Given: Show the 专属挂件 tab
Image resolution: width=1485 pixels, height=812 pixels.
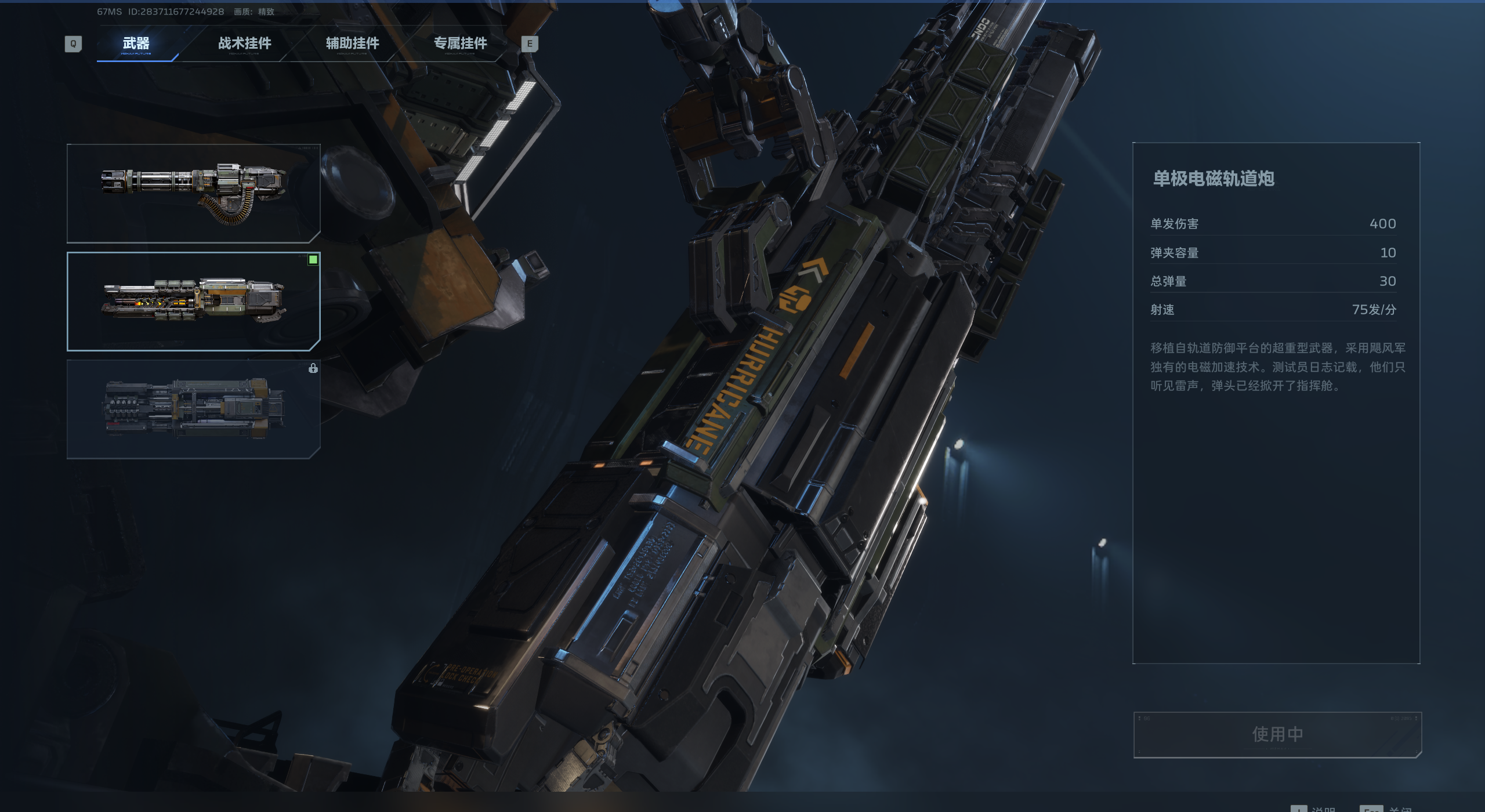Looking at the screenshot, I should [460, 43].
